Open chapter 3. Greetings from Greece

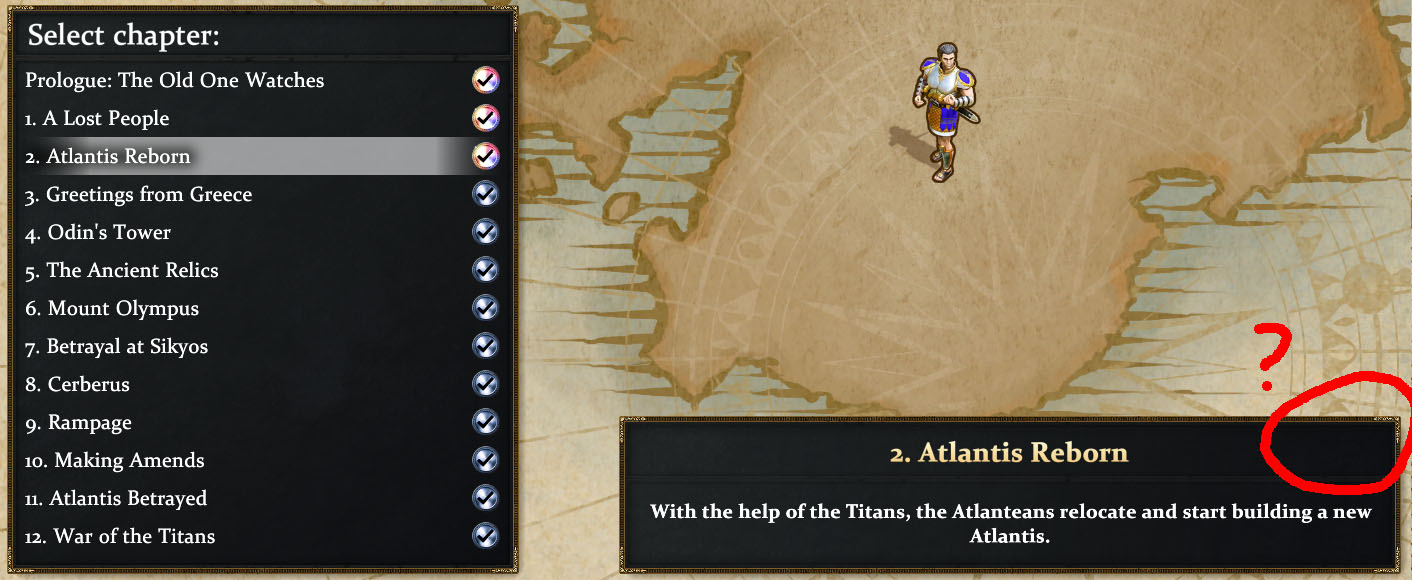[x=139, y=194]
